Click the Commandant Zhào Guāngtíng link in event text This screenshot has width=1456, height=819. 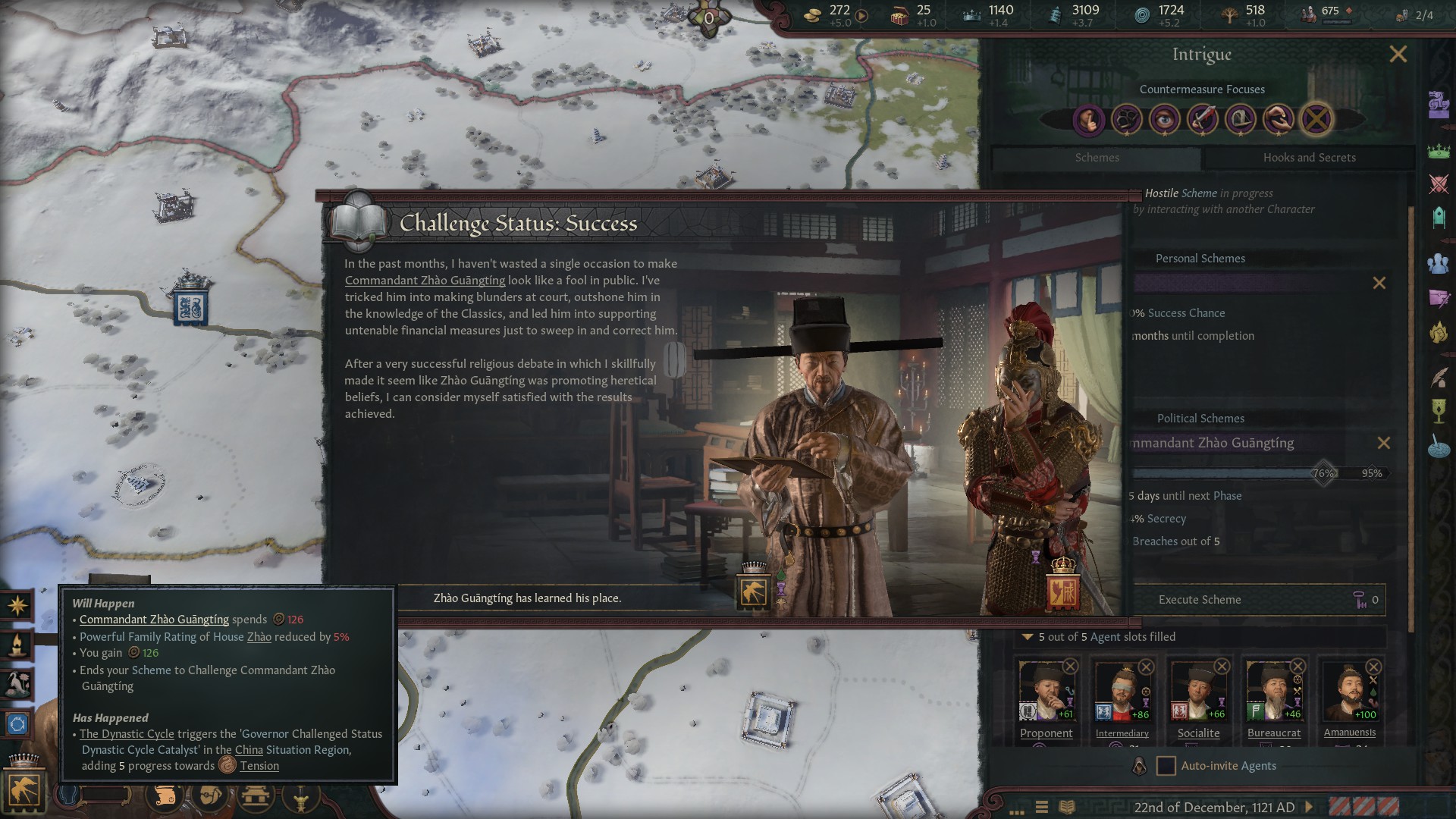pyautogui.click(x=425, y=281)
